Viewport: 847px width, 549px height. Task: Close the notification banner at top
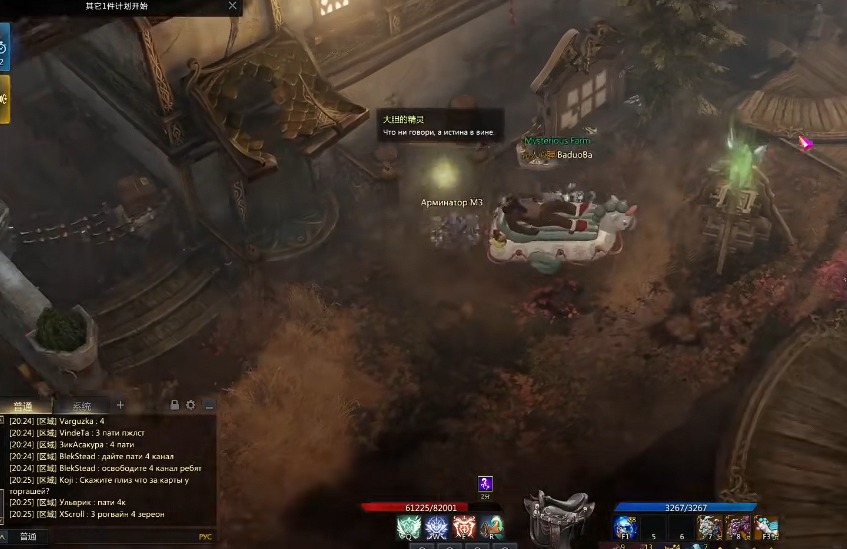(233, 6)
